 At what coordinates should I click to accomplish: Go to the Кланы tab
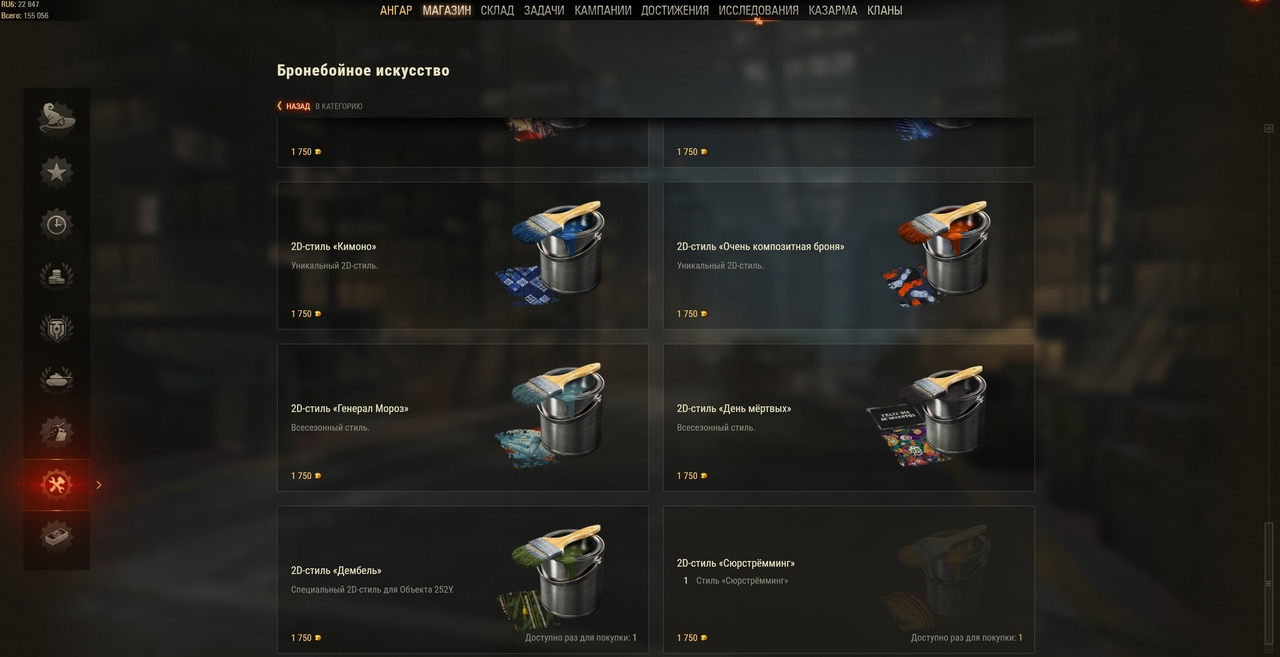pyautogui.click(x=885, y=11)
